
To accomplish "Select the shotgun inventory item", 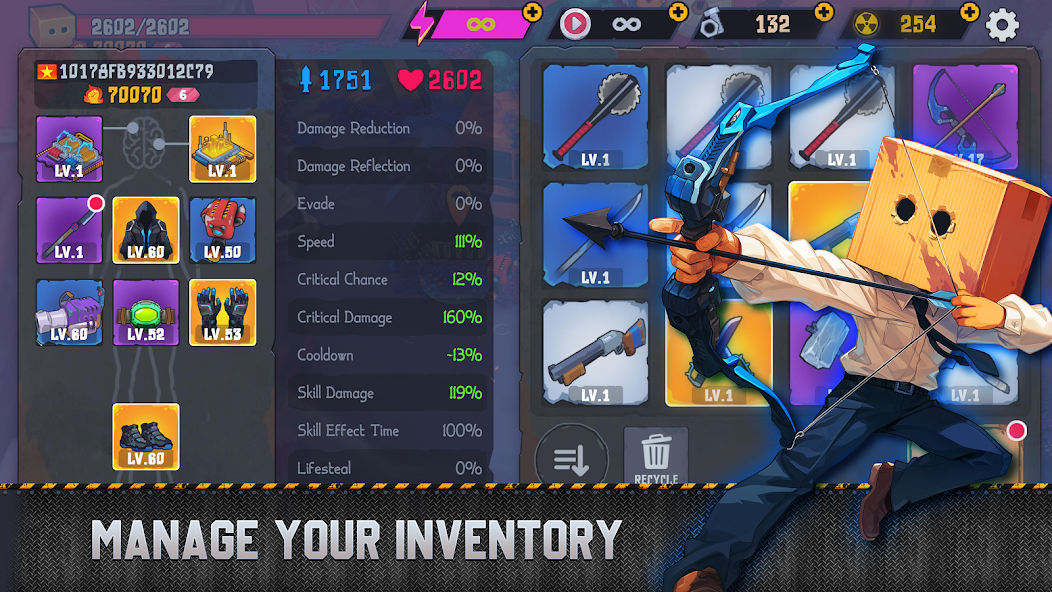I will pos(595,352).
